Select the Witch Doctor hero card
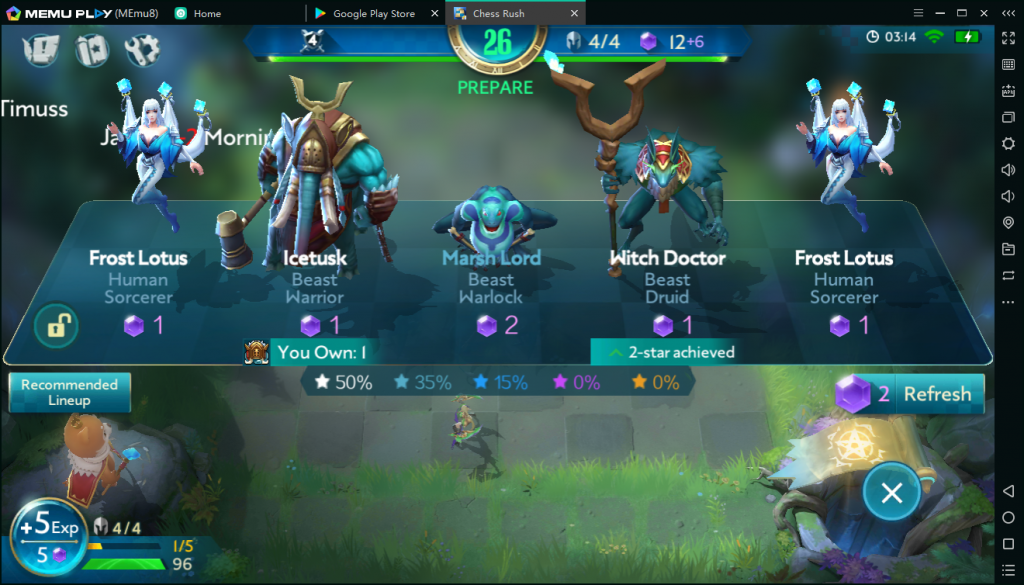Image resolution: width=1024 pixels, height=585 pixels. pos(667,270)
